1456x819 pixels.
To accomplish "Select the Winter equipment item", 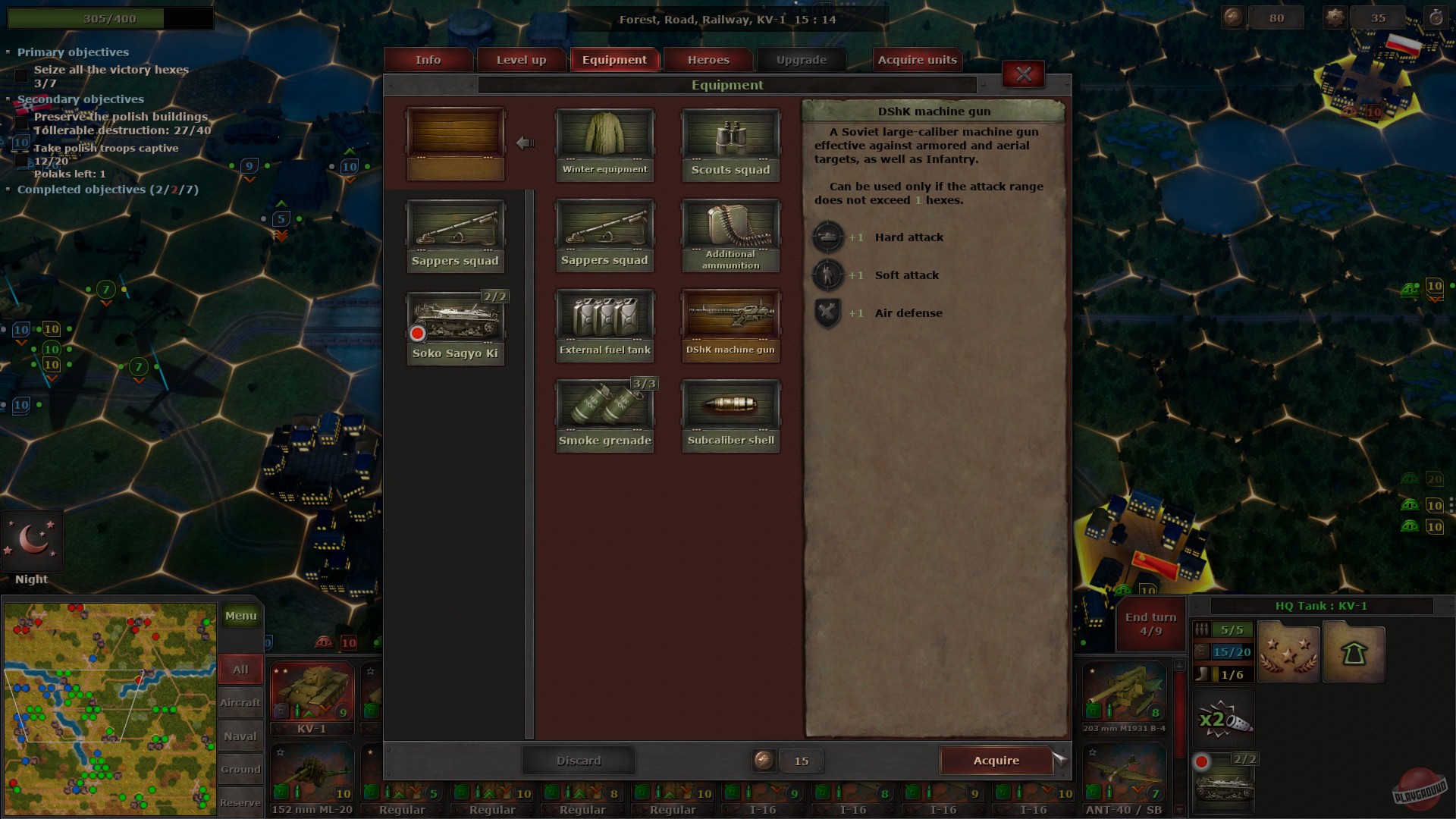I will pos(604,143).
